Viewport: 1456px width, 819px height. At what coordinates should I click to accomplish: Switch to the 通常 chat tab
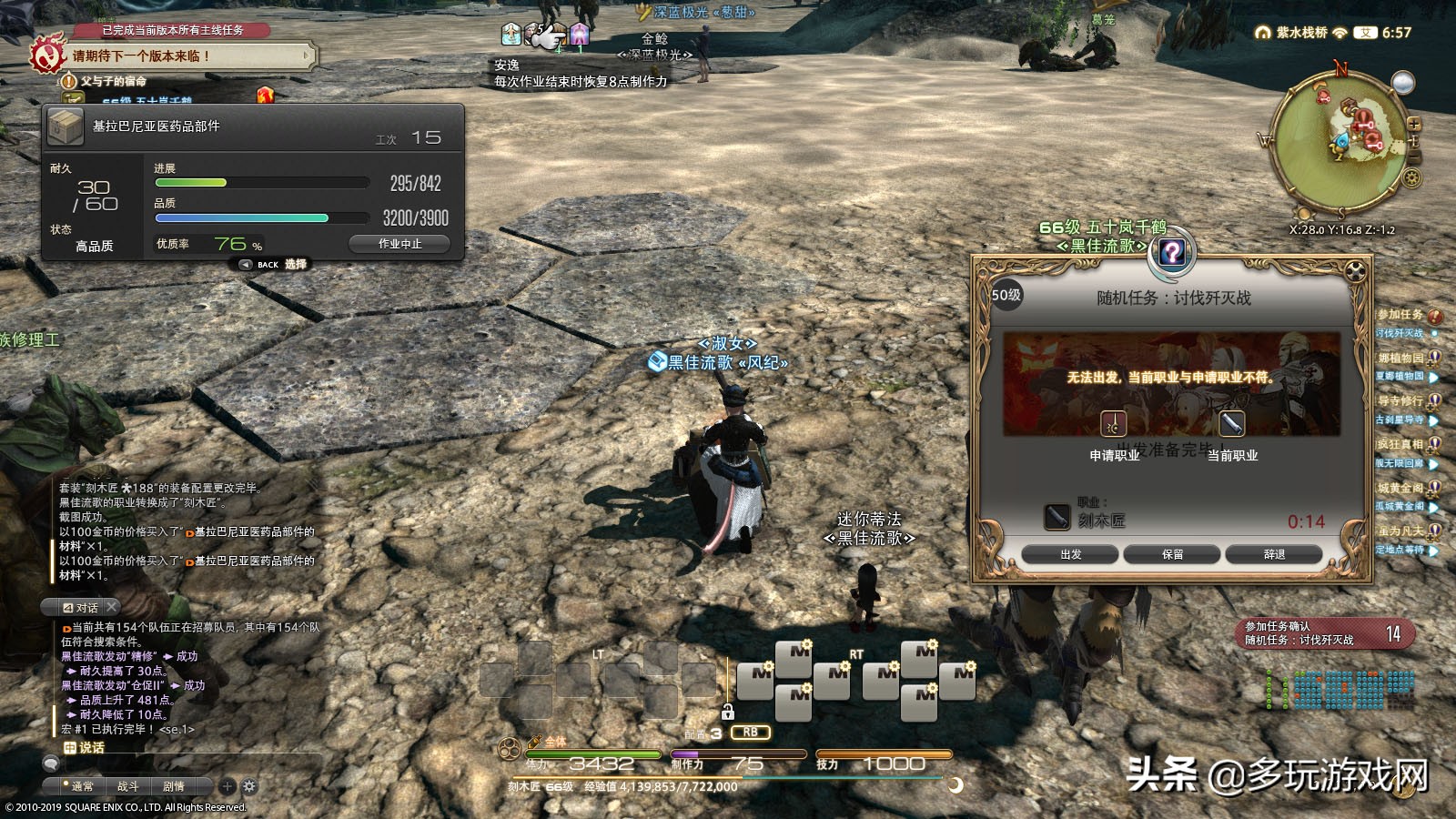82,786
